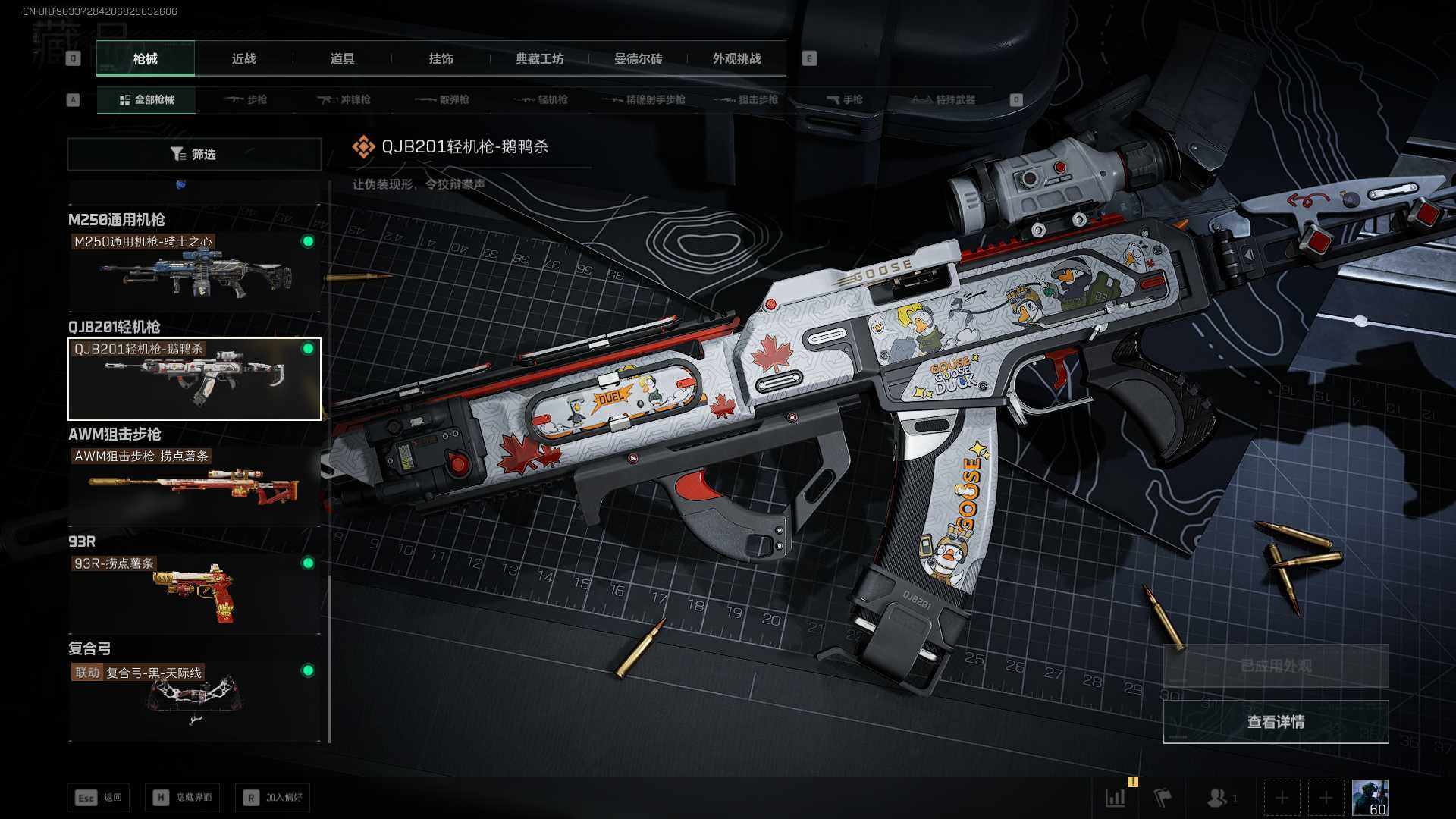Image resolution: width=1456 pixels, height=819 pixels.
Task: Choose the AWM 捞点薯条 sniper skin
Action: click(x=194, y=485)
